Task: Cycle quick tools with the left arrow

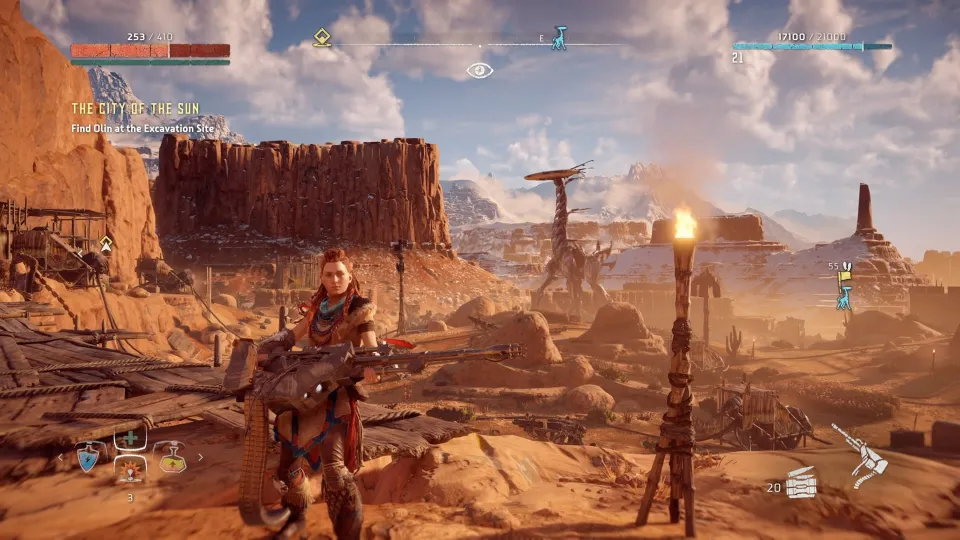Action: (59, 458)
